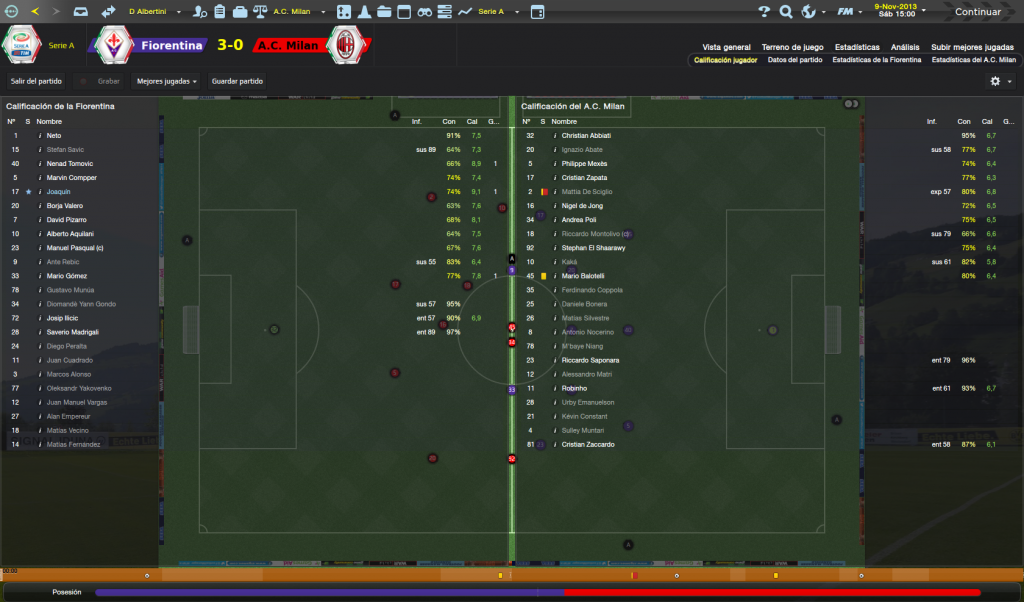Select the Estadísticas tab
The width and height of the screenshot is (1024, 602).
pyautogui.click(x=857, y=47)
